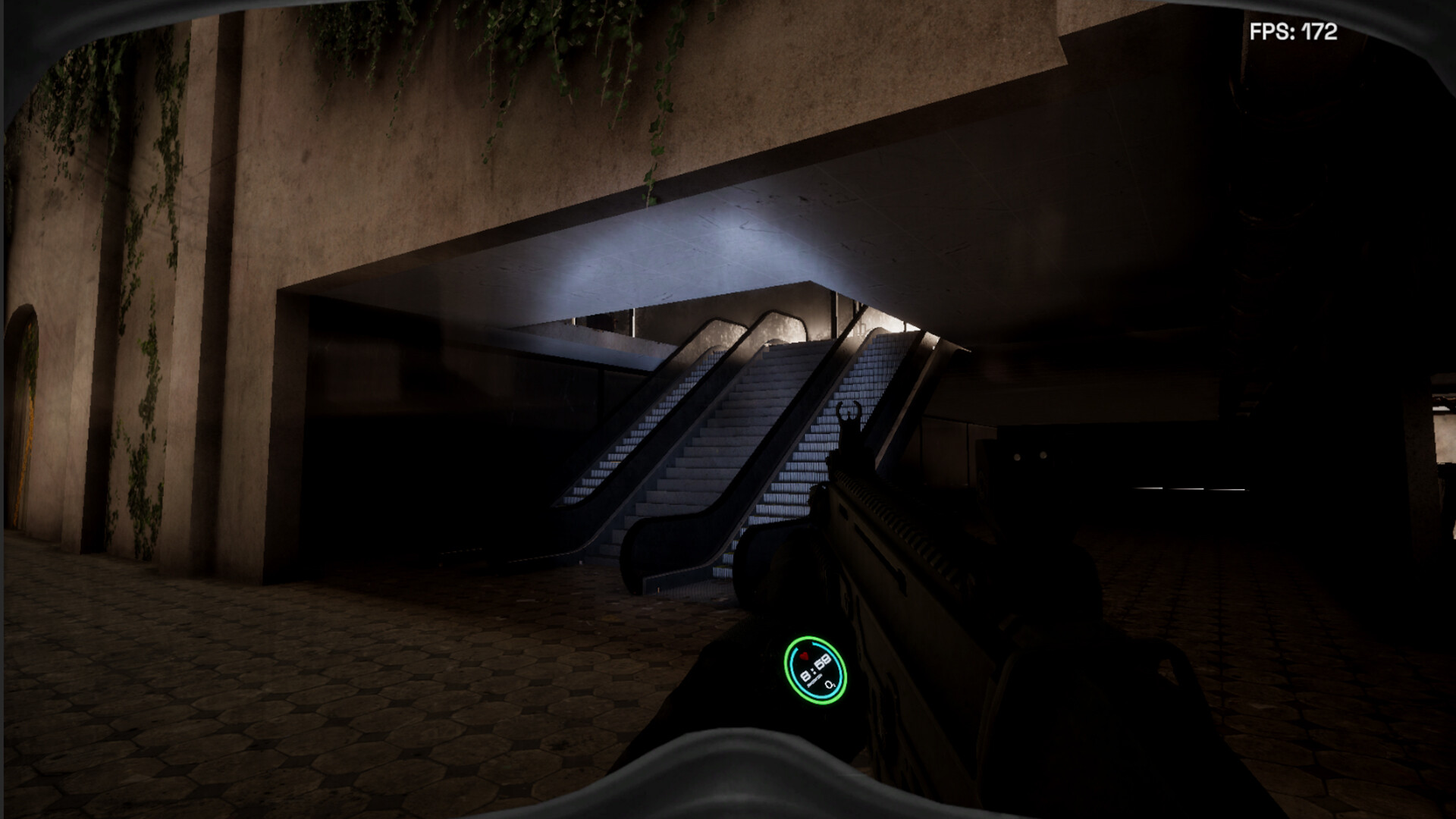Screen dimensions: 1456x819
Task: Select the wrist-mounted health monitor screen
Action: 813,669
